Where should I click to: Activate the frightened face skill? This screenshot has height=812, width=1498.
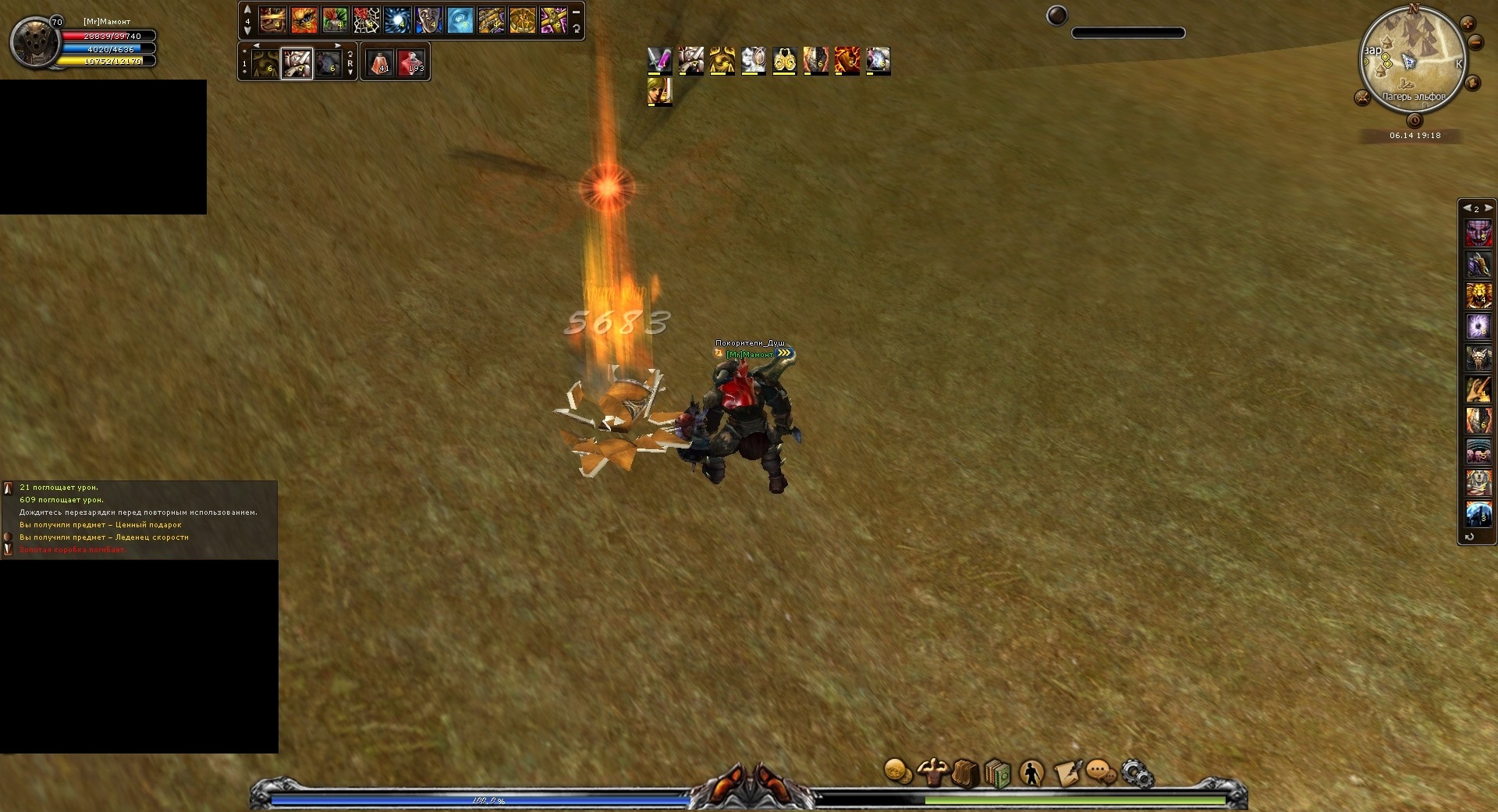click(x=429, y=20)
